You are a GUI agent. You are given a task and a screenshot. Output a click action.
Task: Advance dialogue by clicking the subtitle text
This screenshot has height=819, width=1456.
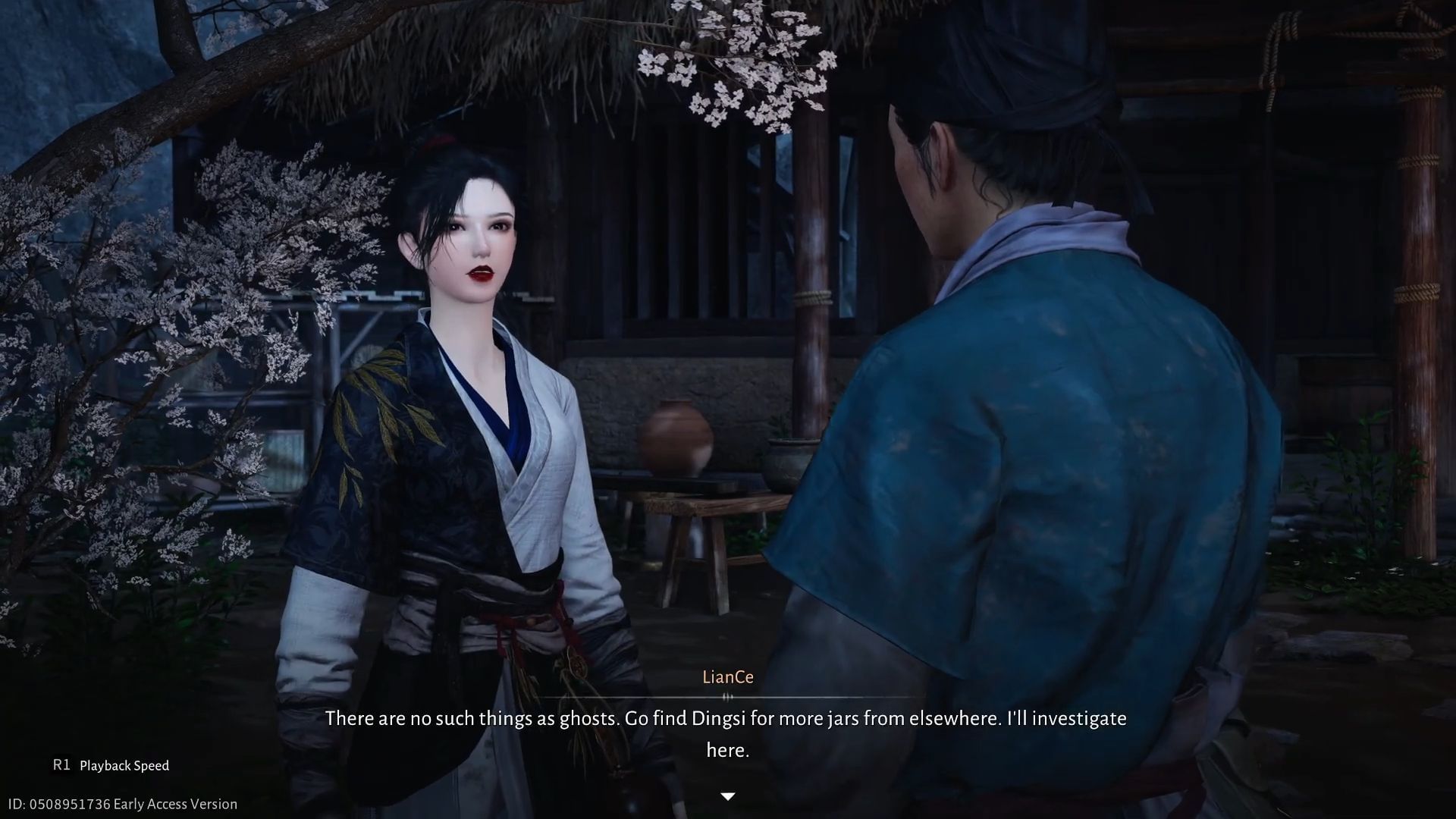pos(726,719)
